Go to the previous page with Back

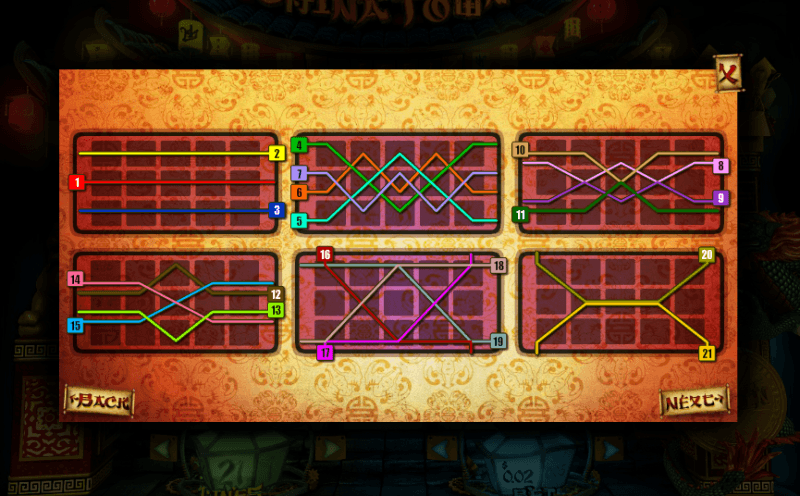pyautogui.click(x=99, y=401)
